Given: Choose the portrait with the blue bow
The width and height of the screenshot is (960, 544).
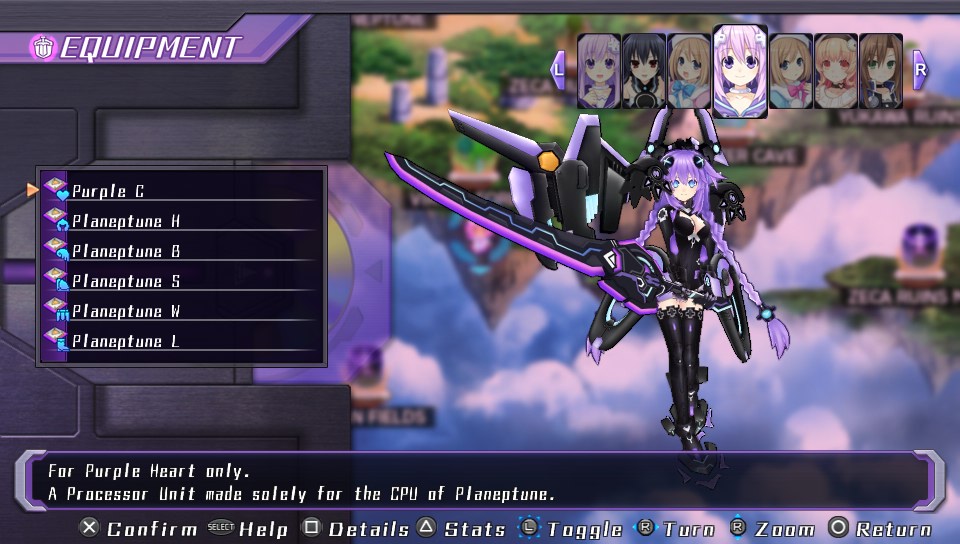Looking at the screenshot, I should pos(689,71).
